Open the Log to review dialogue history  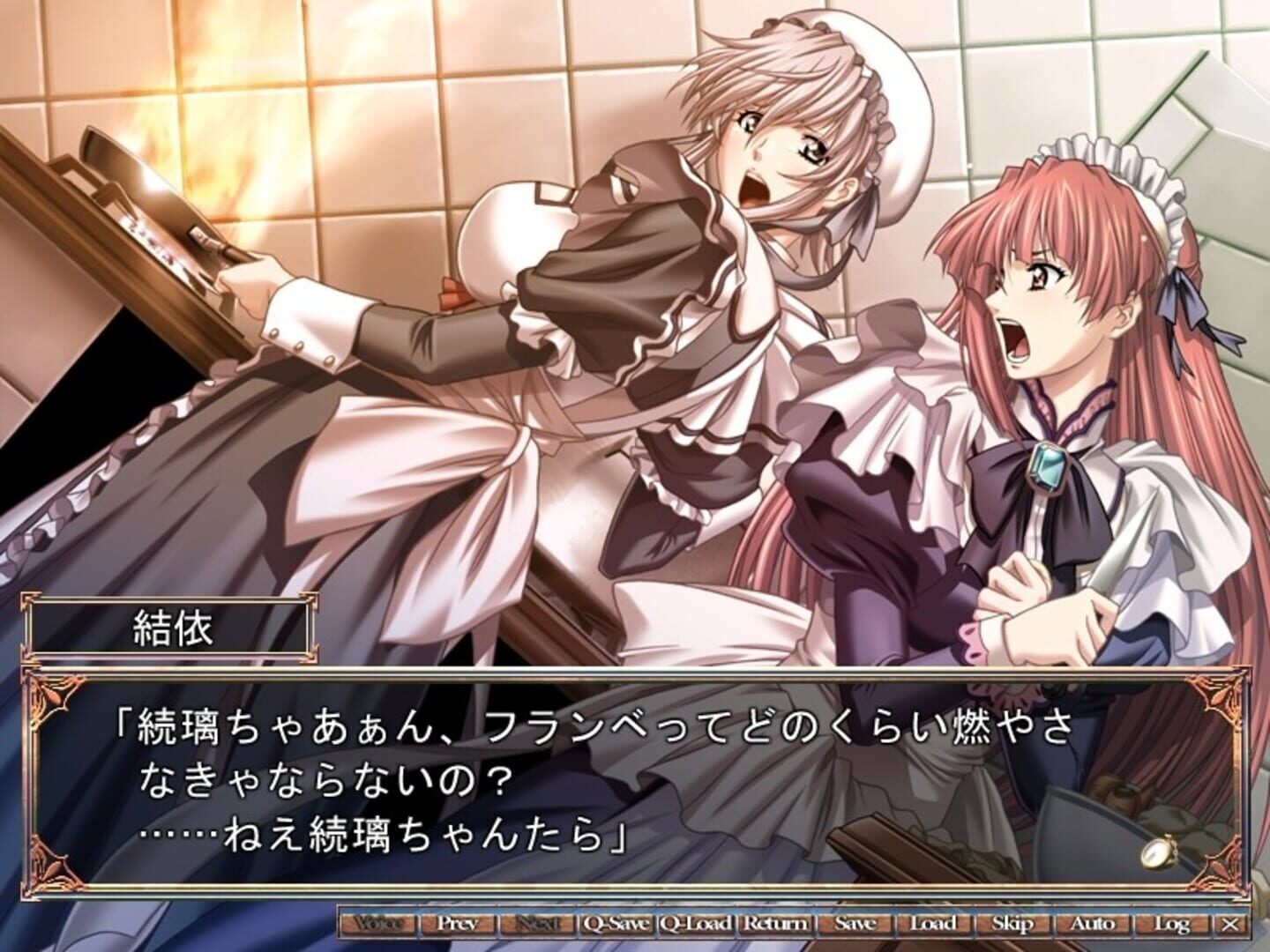coord(1173,923)
